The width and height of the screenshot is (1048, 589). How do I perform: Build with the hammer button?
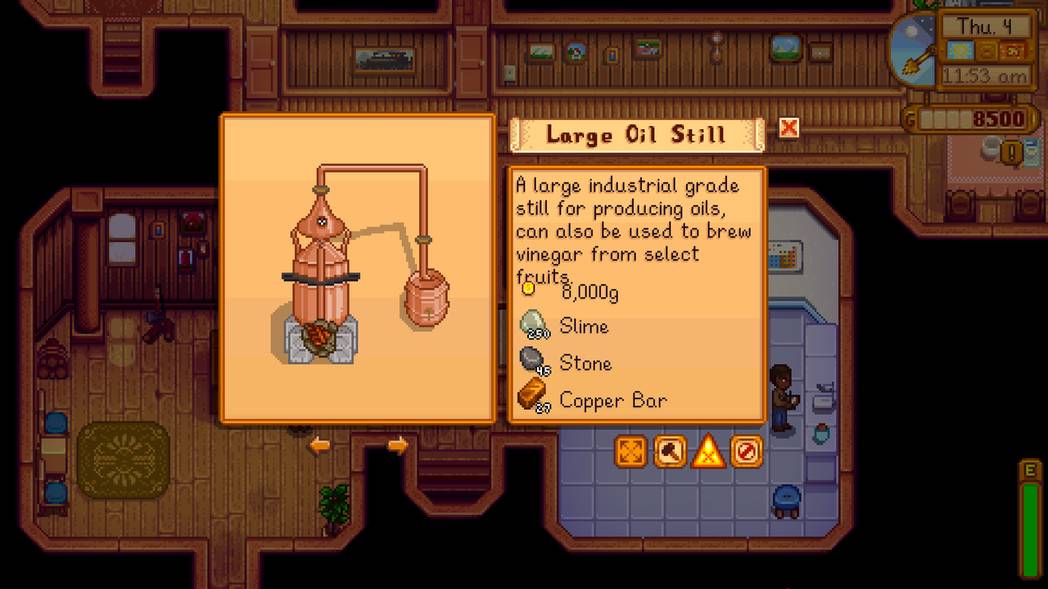coord(670,452)
